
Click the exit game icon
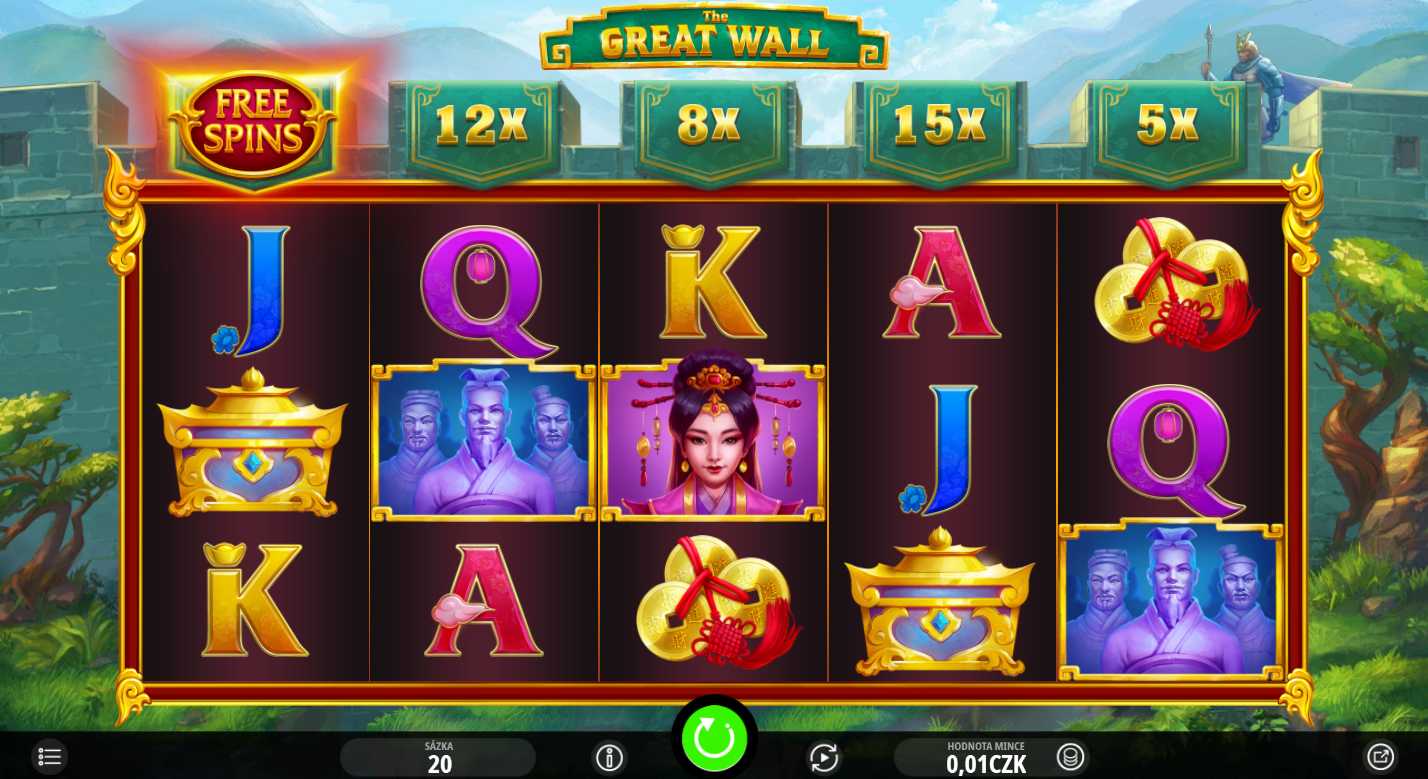click(1380, 757)
